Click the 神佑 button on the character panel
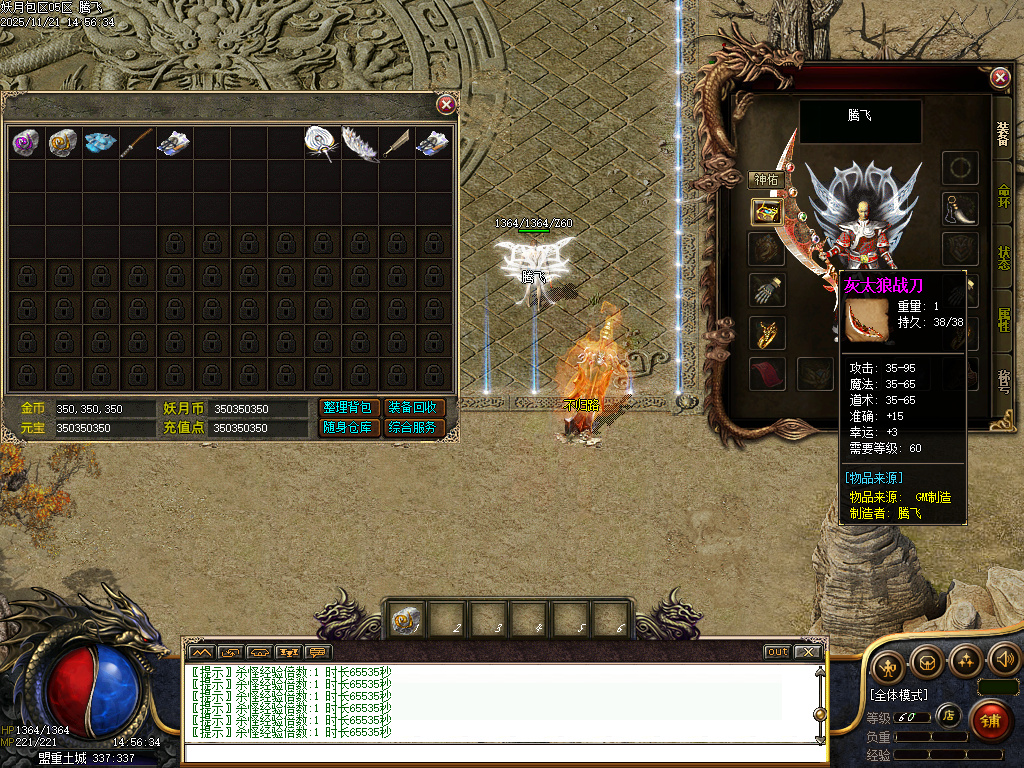The width and height of the screenshot is (1024, 768). [768, 180]
